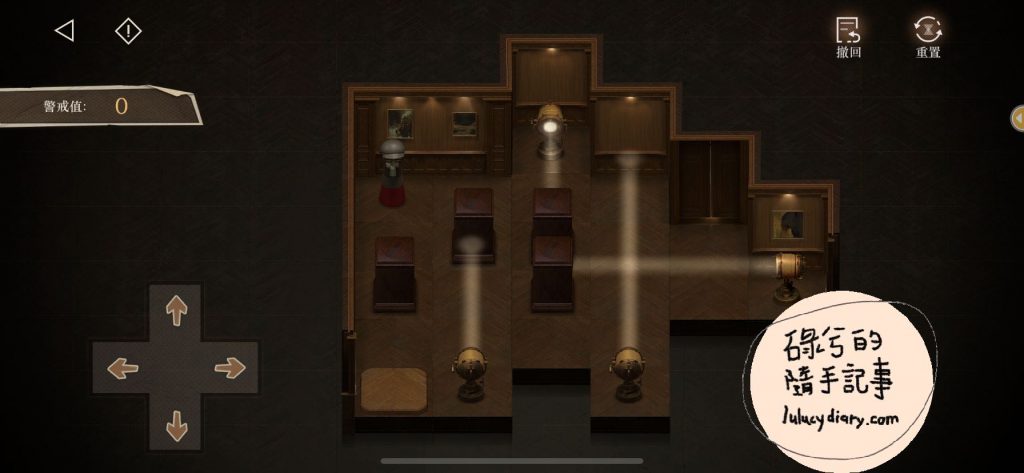Move up with the D-pad up arrow
Screen dimensions: 1024x473
coord(176,311)
